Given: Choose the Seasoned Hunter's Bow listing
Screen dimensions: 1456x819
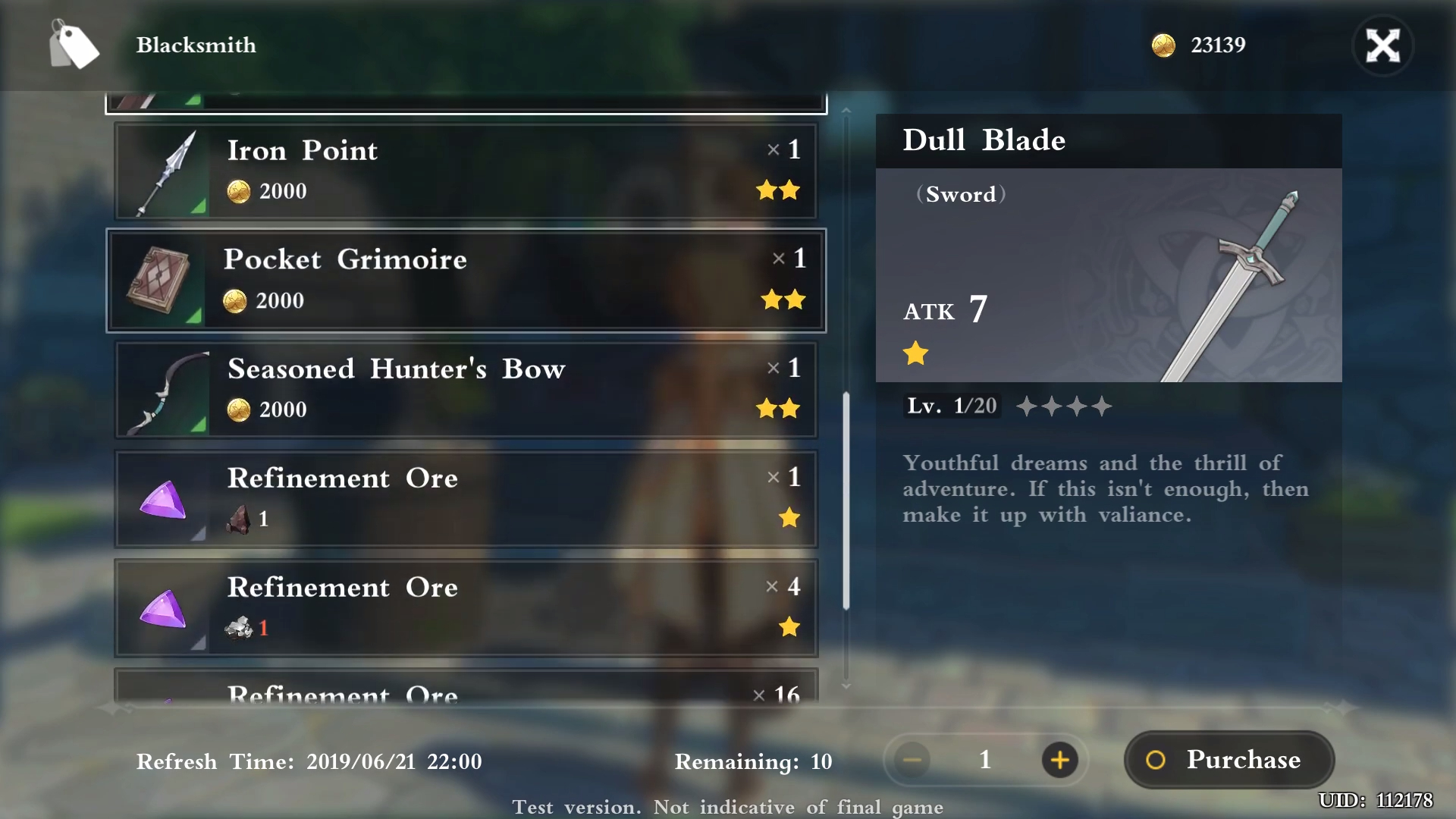Looking at the screenshot, I should (x=466, y=390).
